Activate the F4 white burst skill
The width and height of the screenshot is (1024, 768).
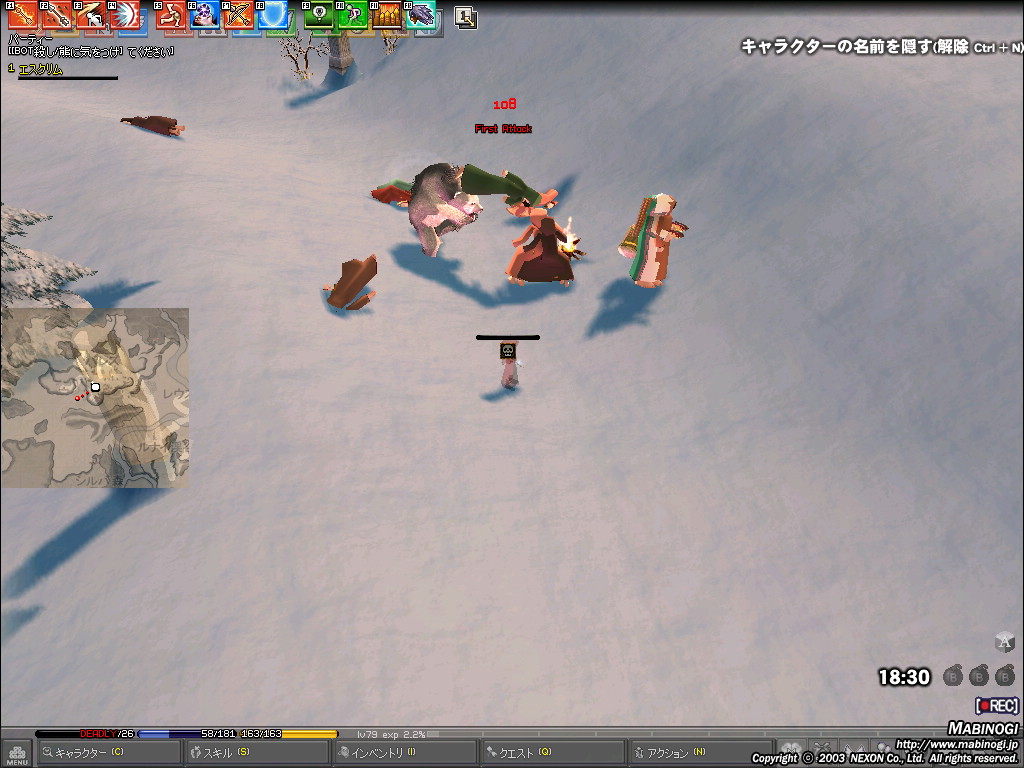[x=124, y=14]
